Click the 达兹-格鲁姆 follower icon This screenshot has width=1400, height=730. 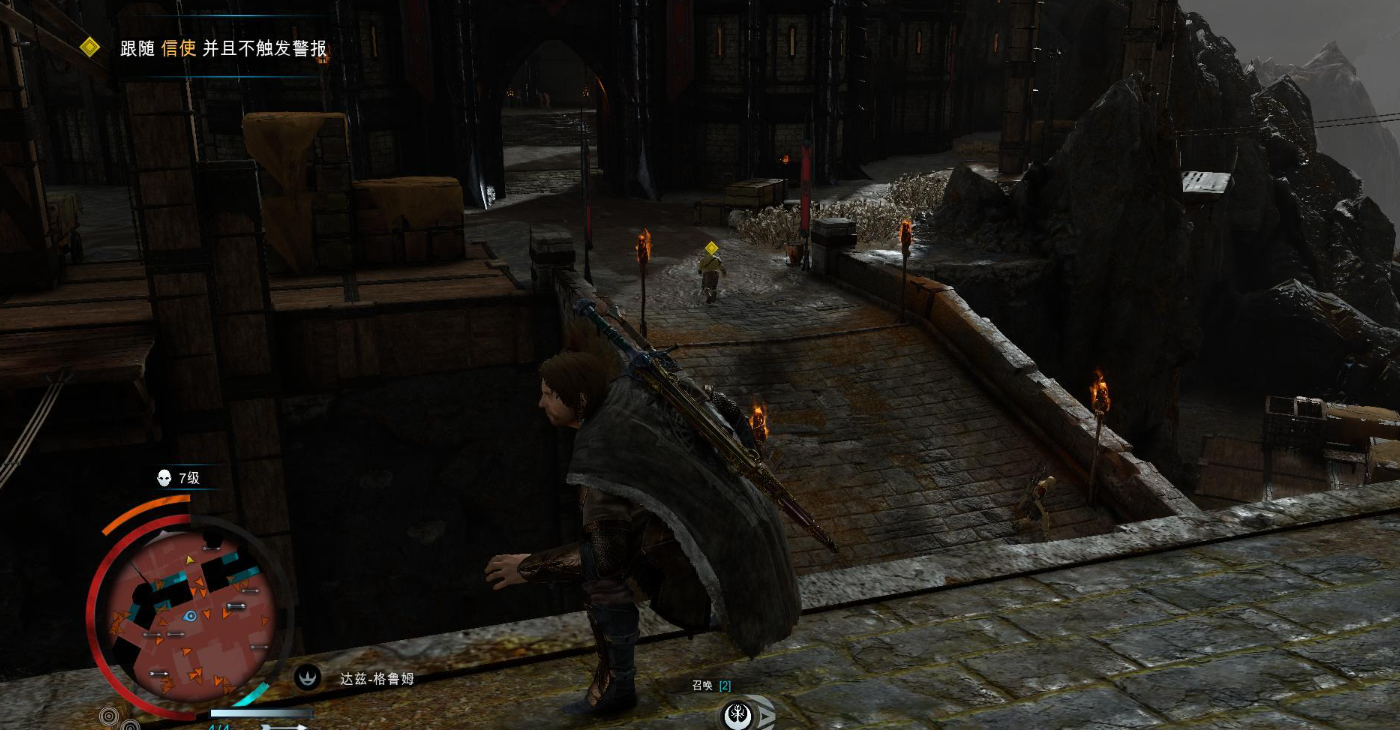pos(309,678)
